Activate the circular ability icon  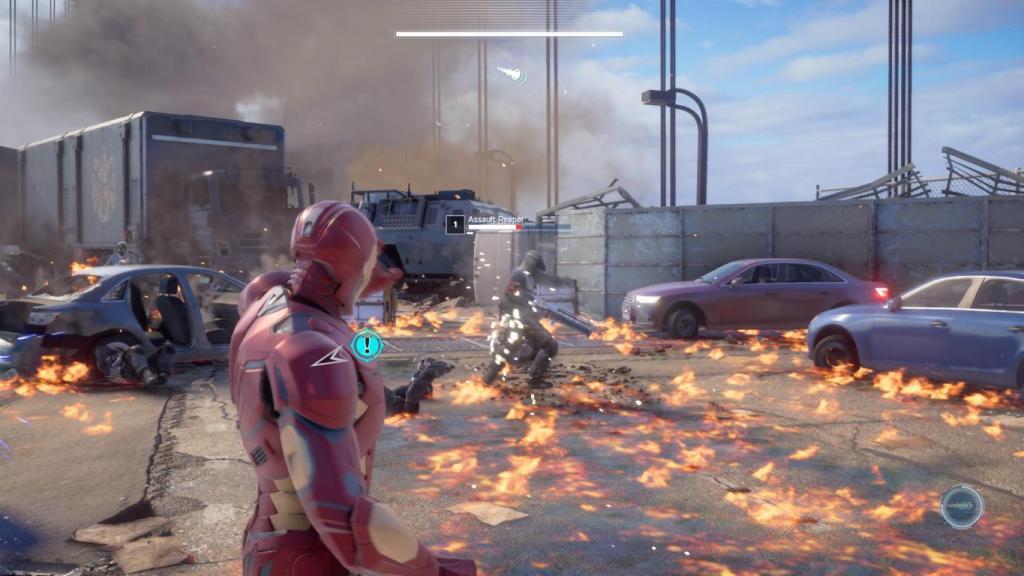(x=961, y=506)
